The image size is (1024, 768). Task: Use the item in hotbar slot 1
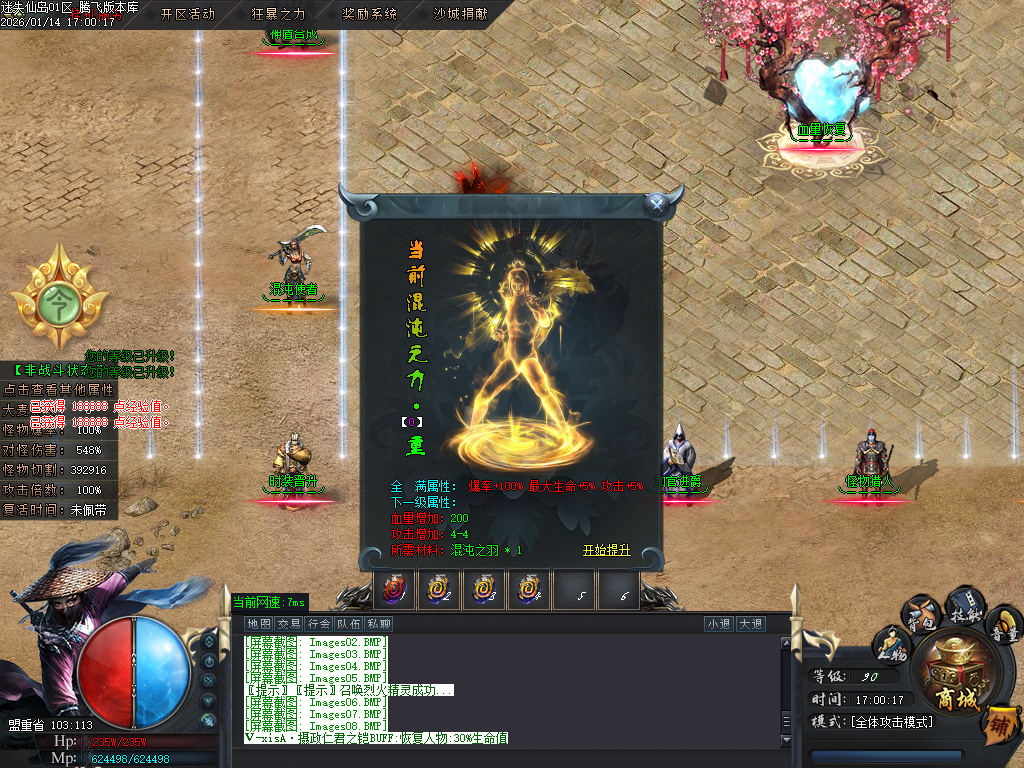[393, 591]
